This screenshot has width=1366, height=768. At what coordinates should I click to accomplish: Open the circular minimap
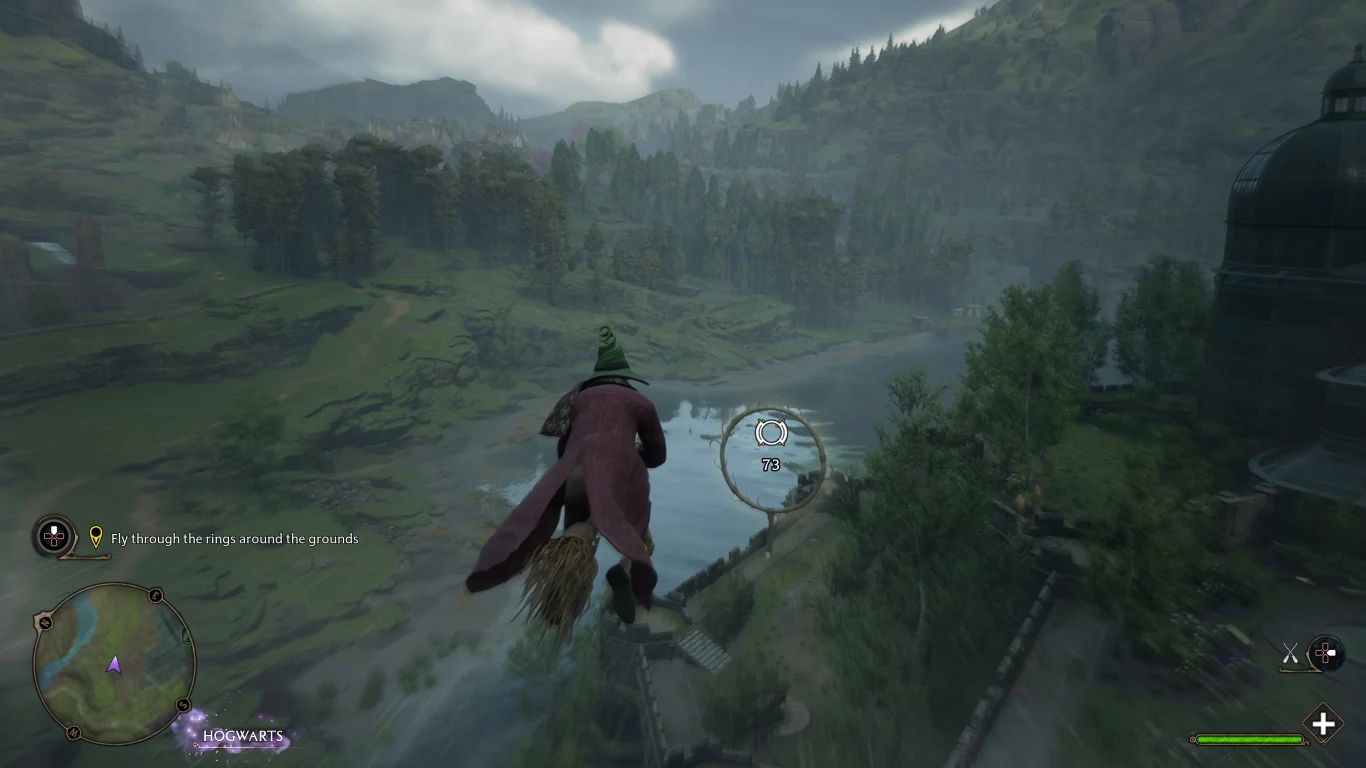(x=113, y=664)
